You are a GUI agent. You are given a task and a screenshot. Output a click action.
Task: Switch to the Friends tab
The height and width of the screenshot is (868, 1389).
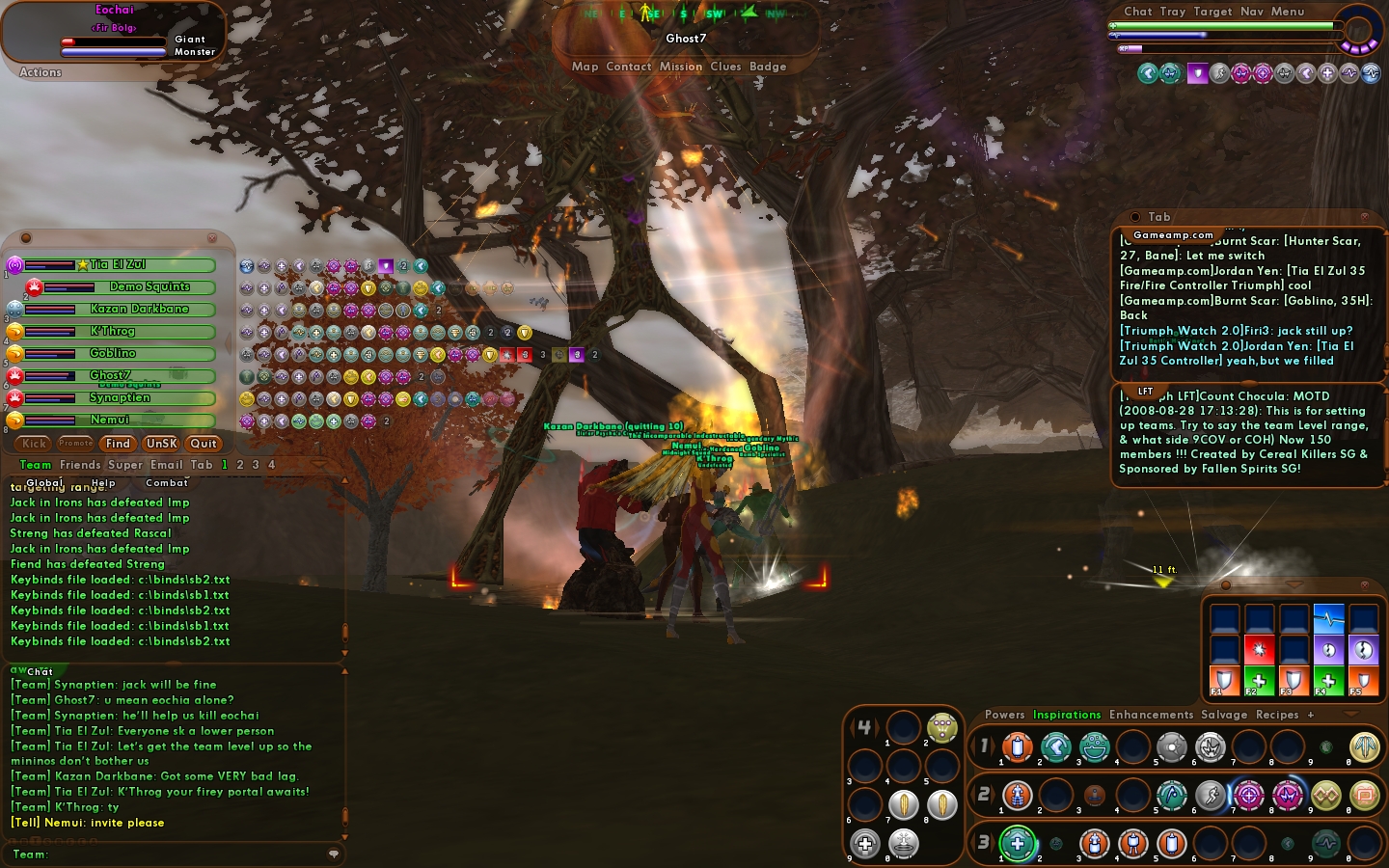pos(80,465)
